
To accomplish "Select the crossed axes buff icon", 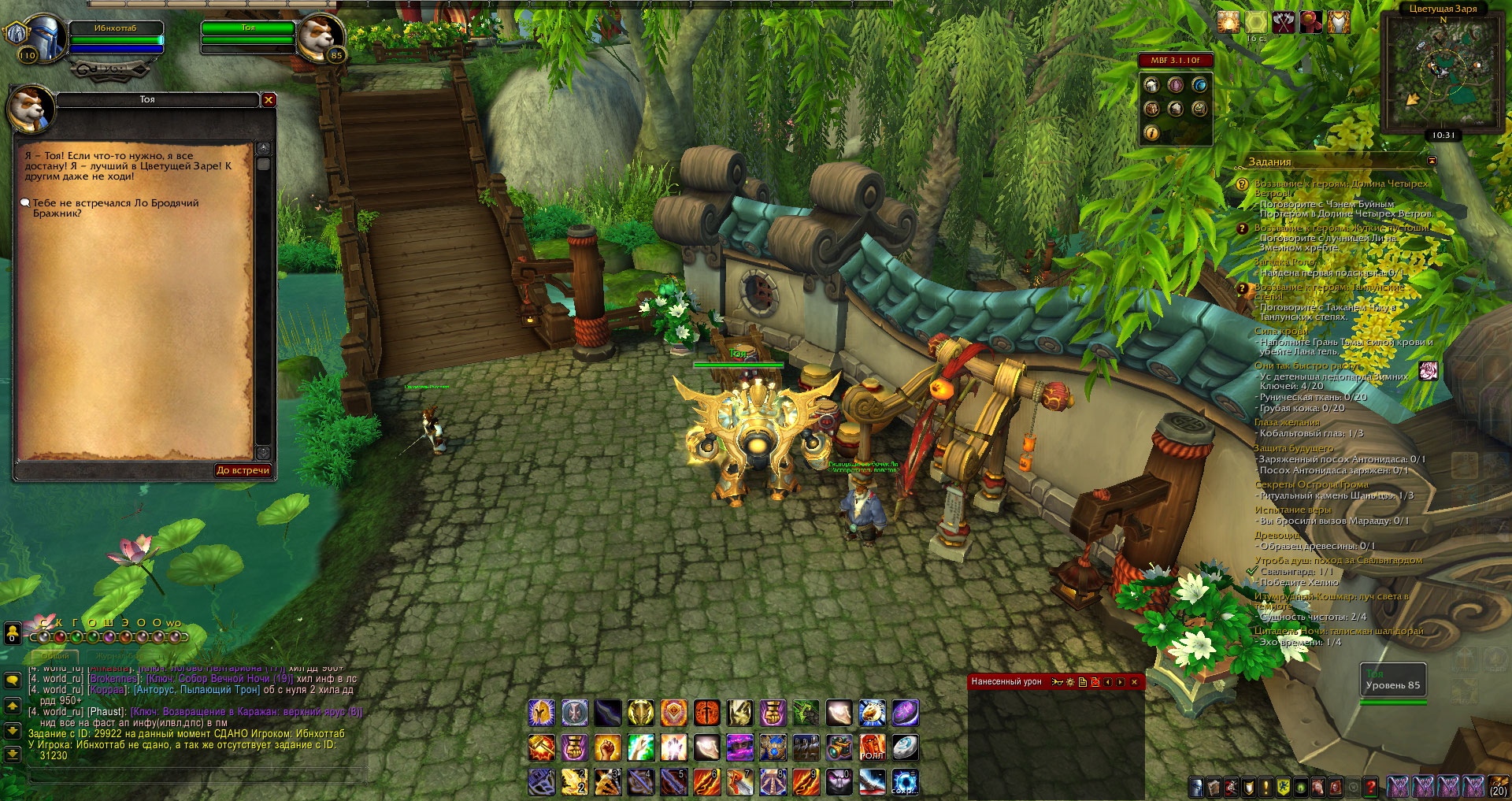I will (x=1284, y=23).
